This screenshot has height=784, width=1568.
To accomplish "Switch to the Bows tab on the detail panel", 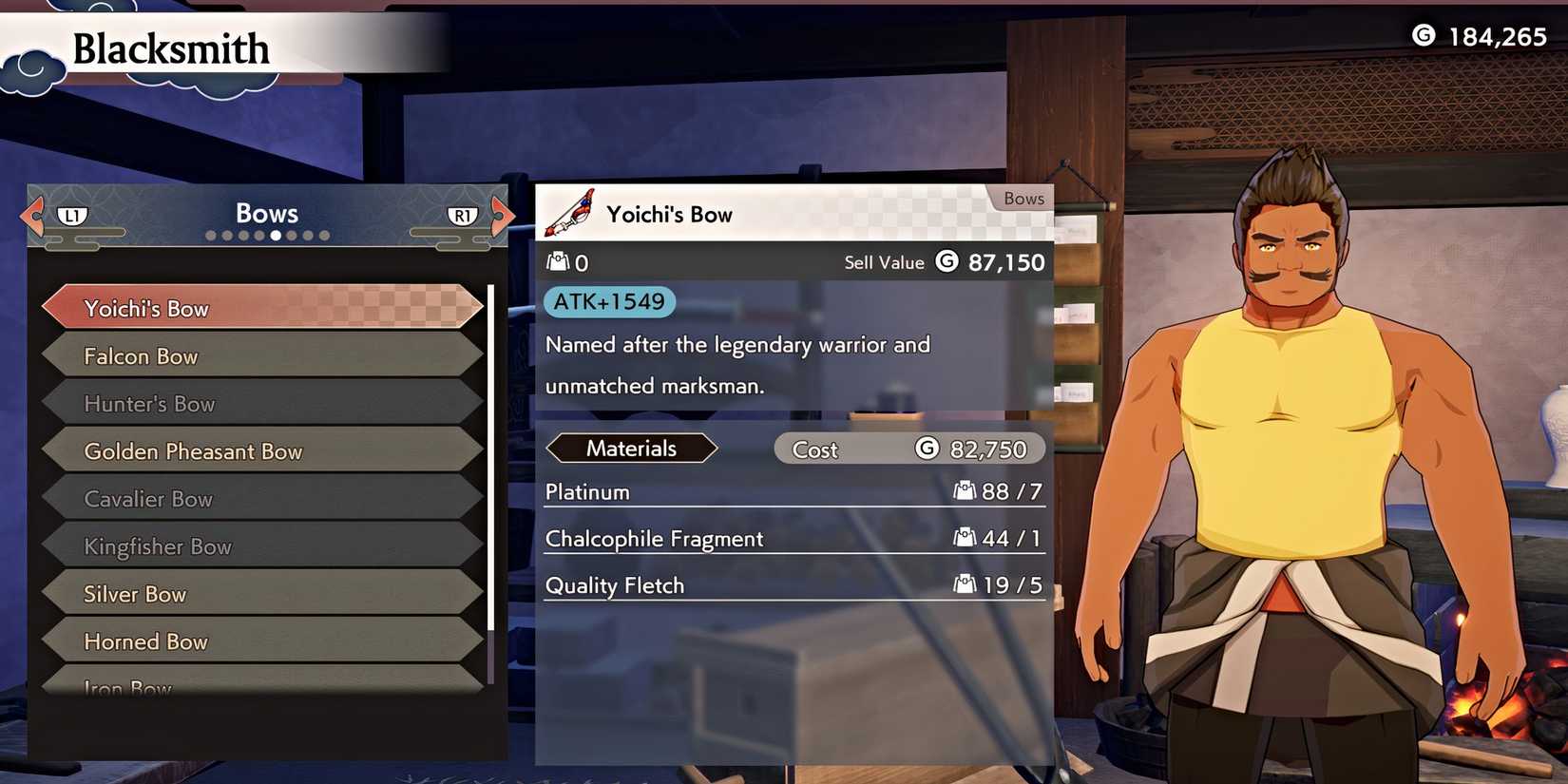I will [x=1023, y=199].
